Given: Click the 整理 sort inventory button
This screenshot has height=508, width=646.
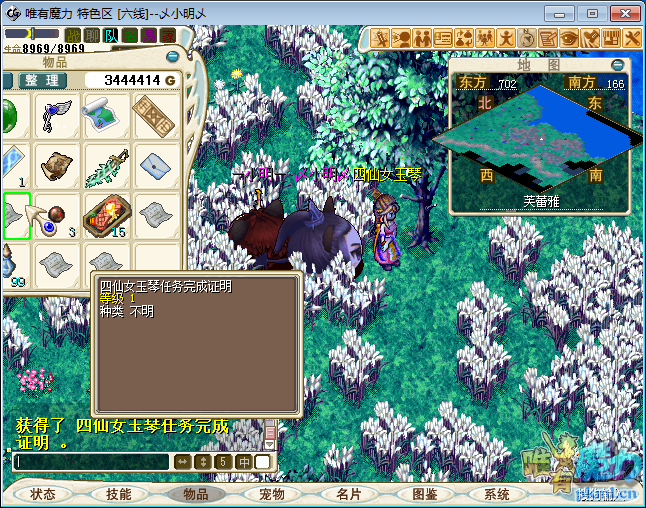Looking at the screenshot, I should tap(41, 80).
